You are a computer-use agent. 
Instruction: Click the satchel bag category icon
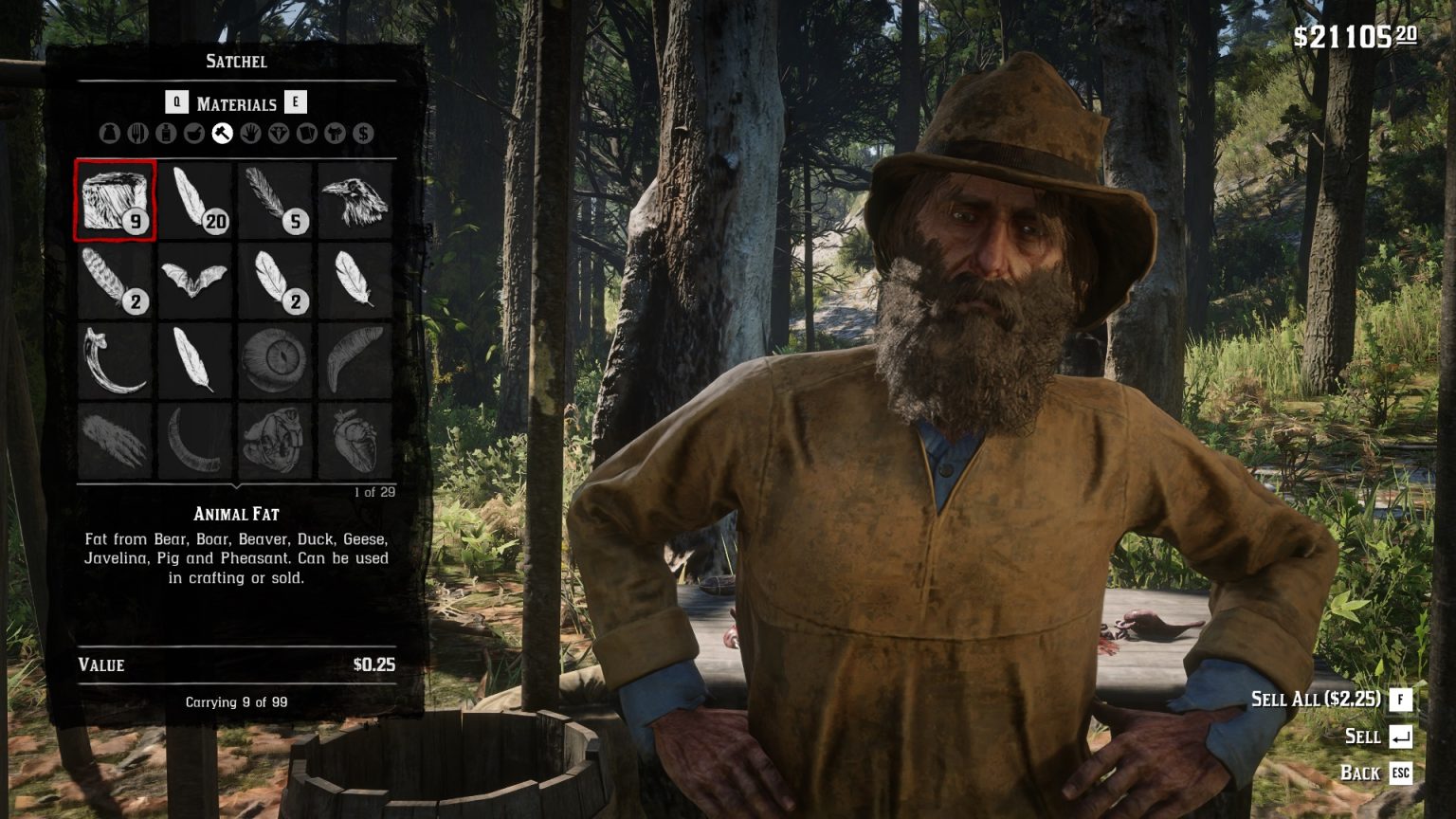(109, 133)
